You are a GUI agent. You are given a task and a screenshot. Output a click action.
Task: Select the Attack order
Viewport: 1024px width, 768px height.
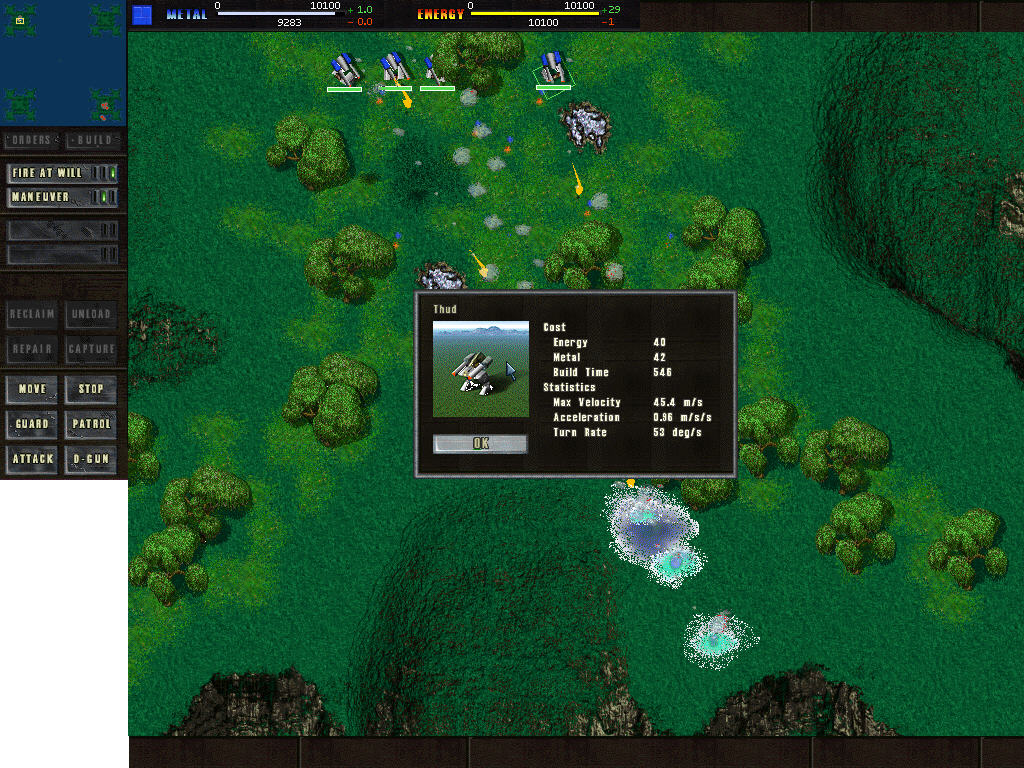click(32, 459)
